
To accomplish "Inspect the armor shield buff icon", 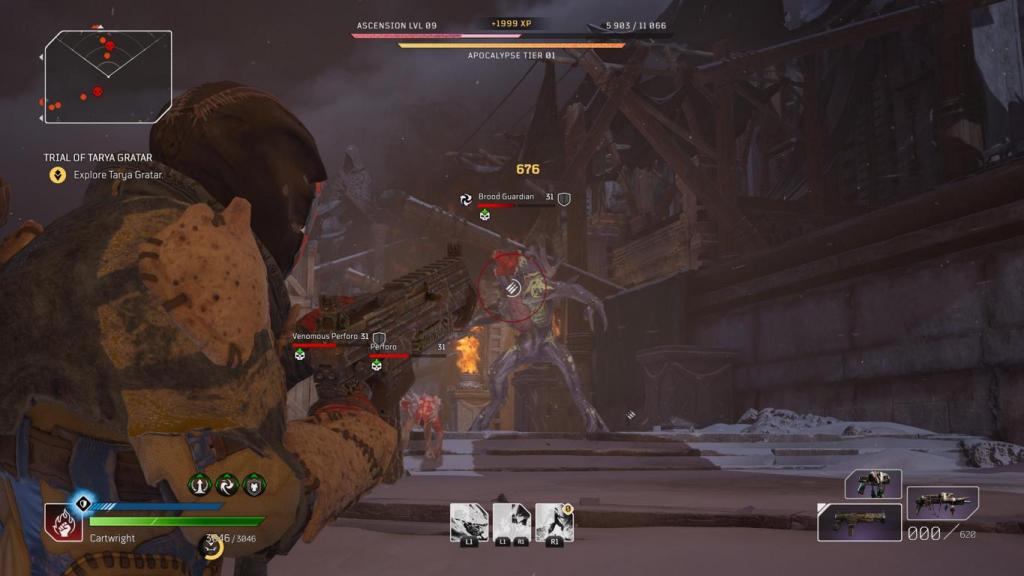I will (254, 485).
